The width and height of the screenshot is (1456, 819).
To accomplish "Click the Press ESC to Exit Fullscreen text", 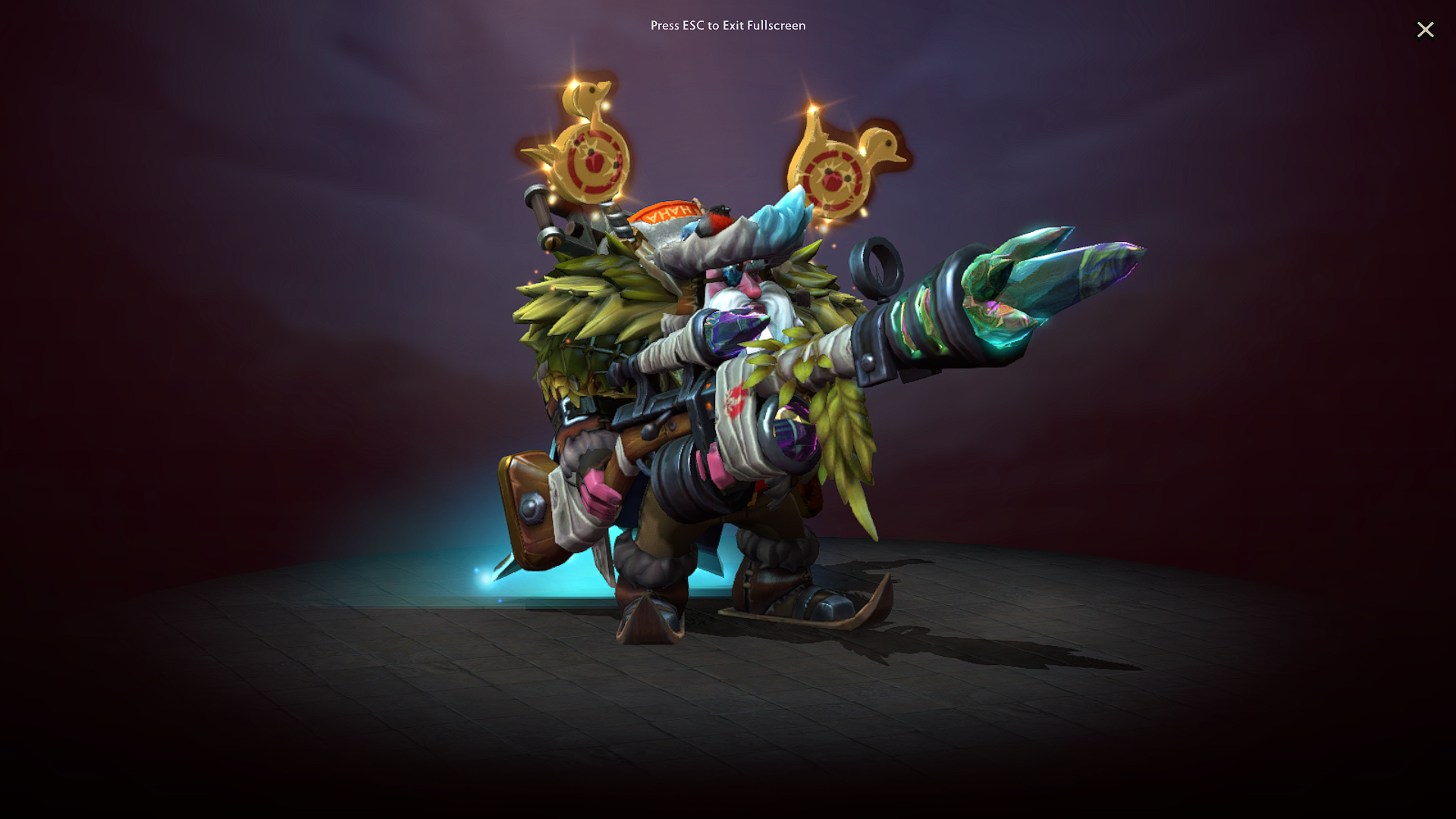I will [726, 25].
